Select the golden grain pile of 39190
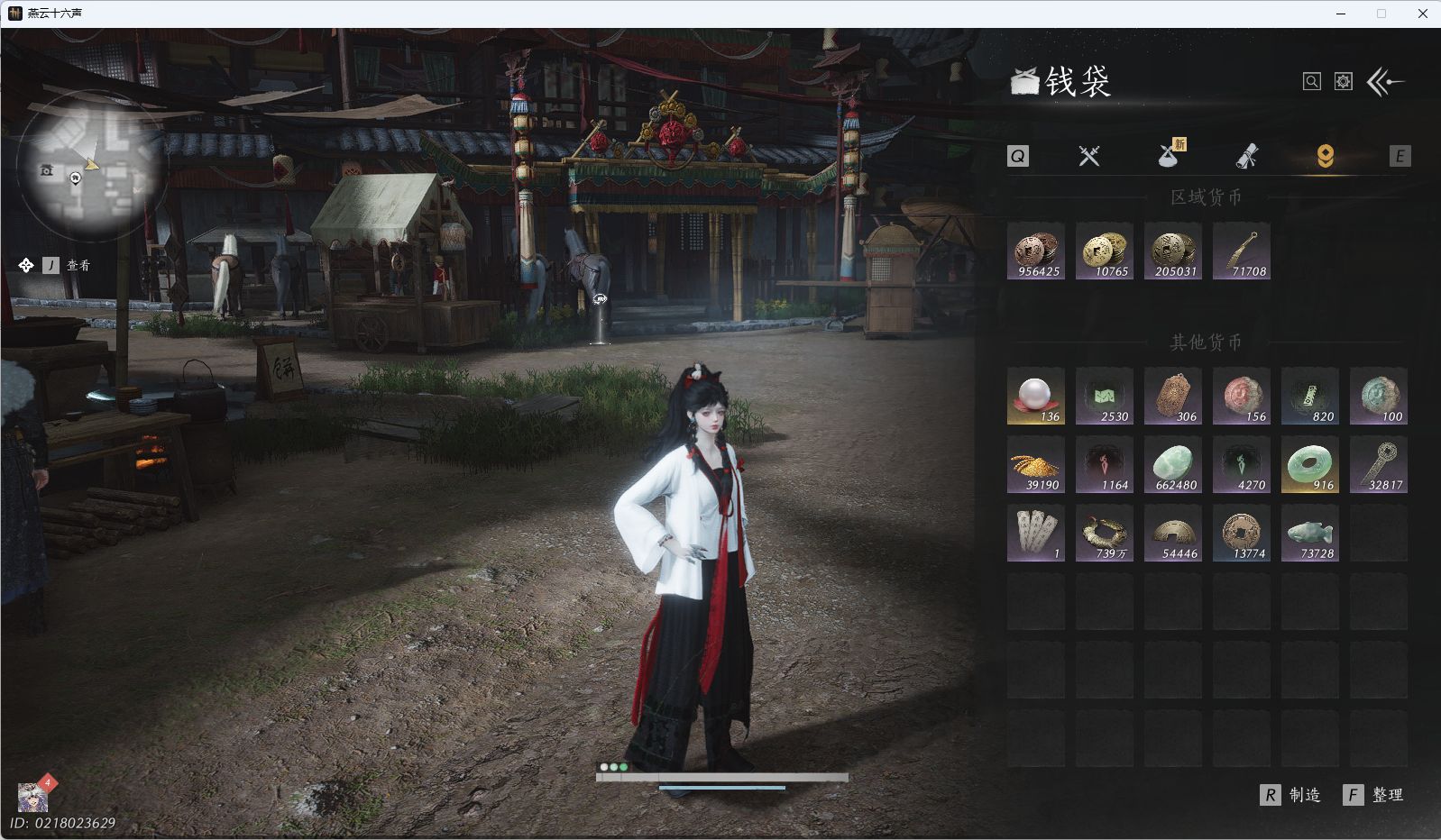The height and width of the screenshot is (840, 1441). (1036, 465)
